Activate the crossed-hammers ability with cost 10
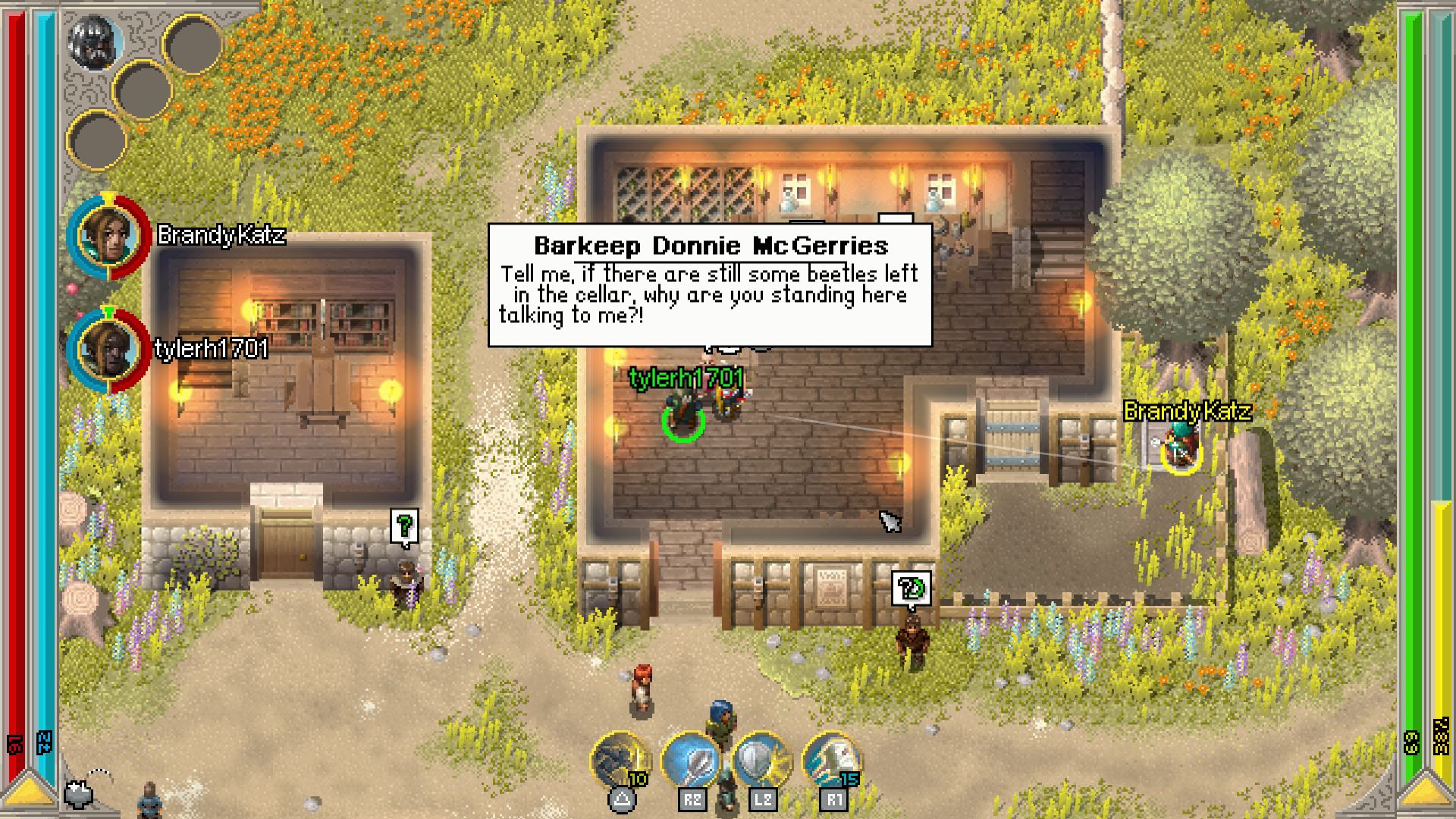Viewport: 1456px width, 819px height. pyautogui.click(x=620, y=759)
